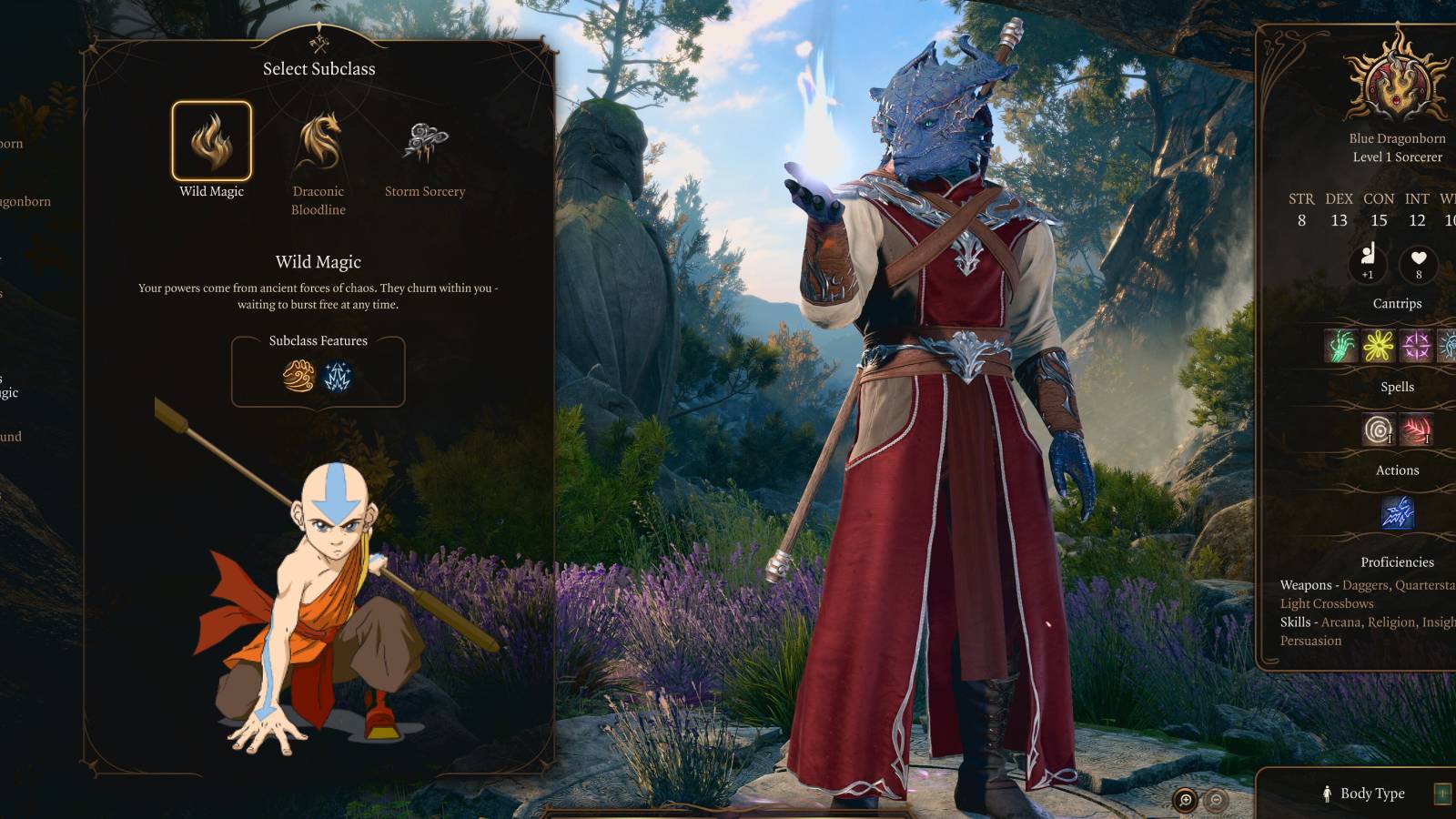Collapse the Subclass Features panel
Screen dimensions: 1456x819
[x=317, y=340]
